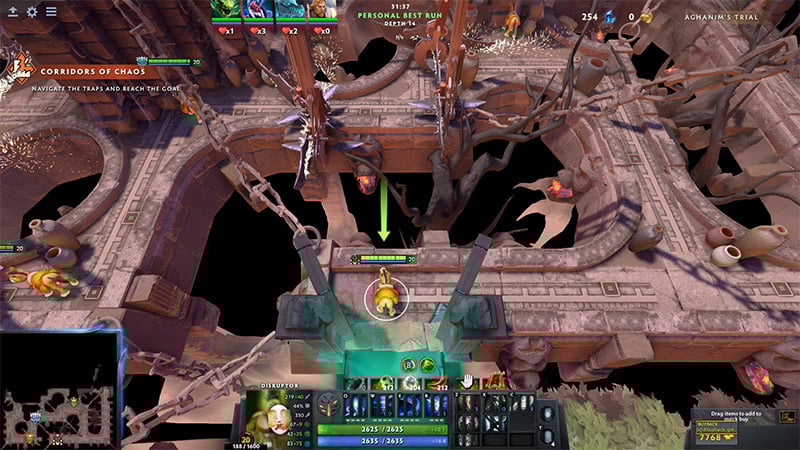Open the hamburger main menu
The width and height of the screenshot is (800, 450).
(x=51, y=12)
